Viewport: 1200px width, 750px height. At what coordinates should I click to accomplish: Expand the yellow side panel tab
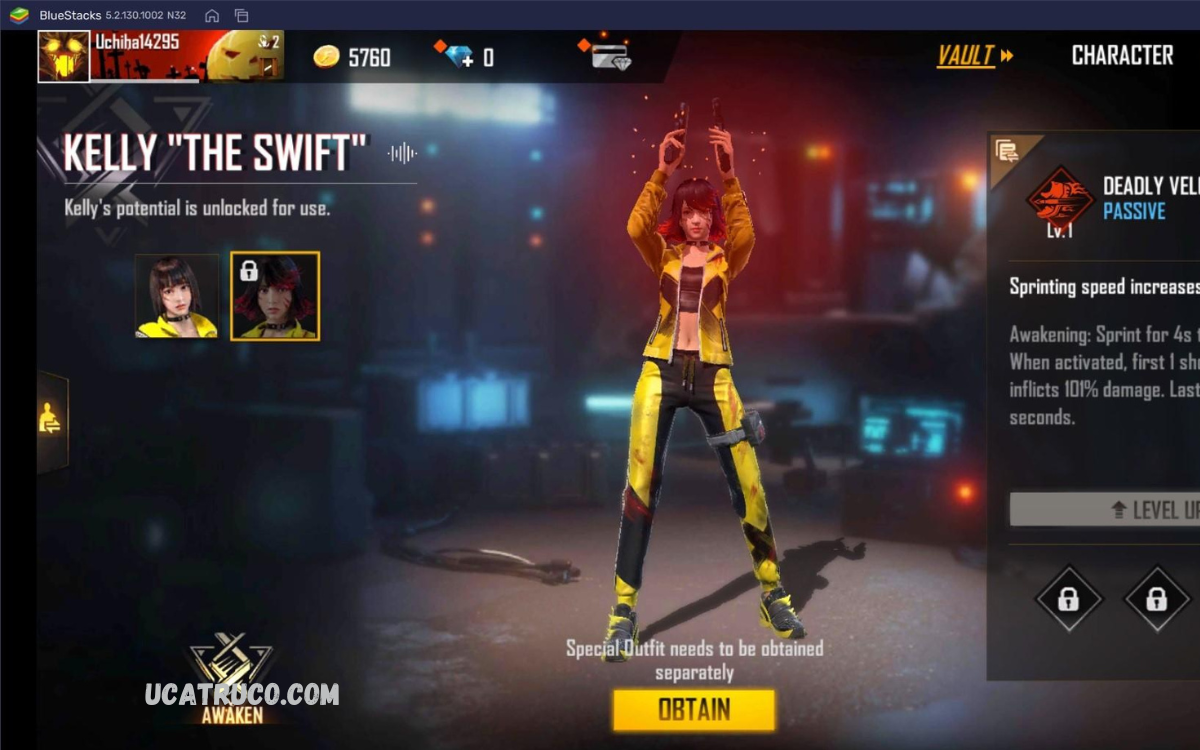51,421
